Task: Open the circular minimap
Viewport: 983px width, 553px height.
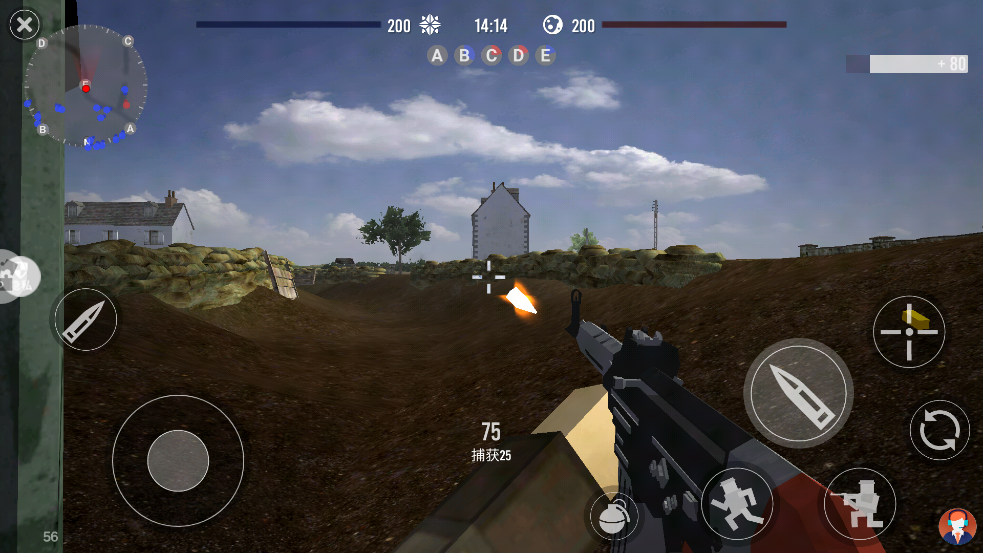Action: point(86,87)
